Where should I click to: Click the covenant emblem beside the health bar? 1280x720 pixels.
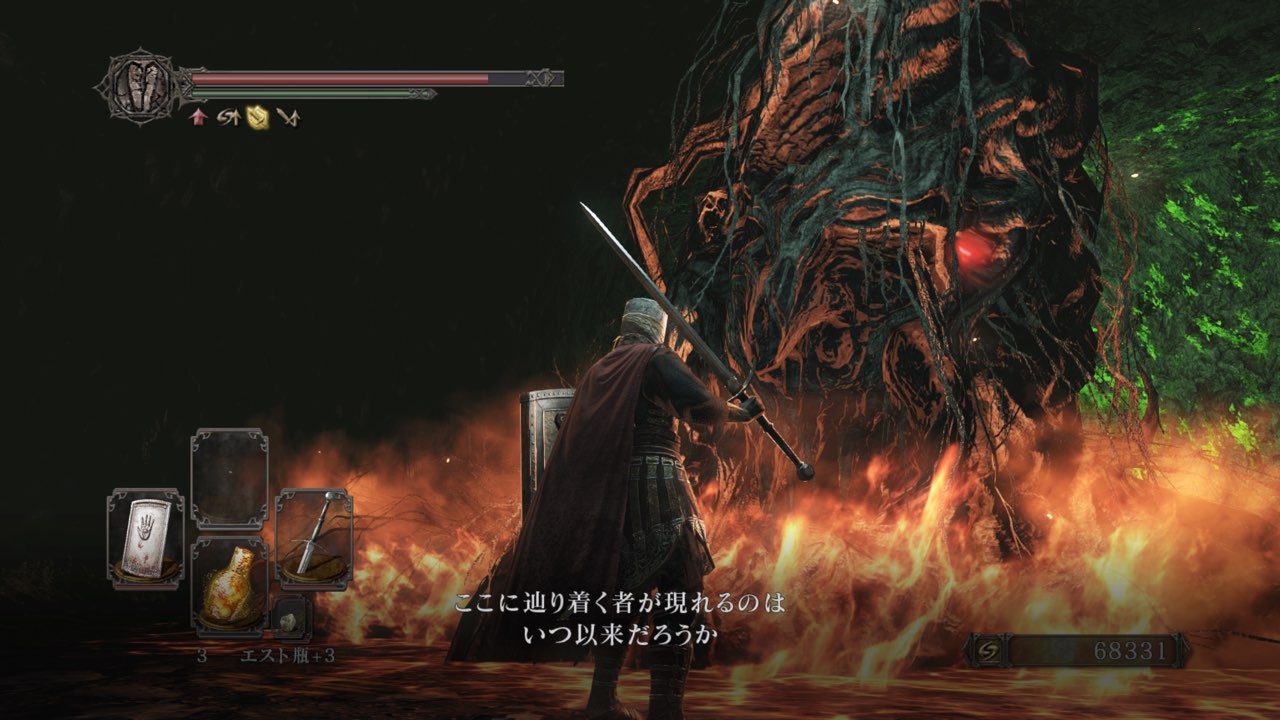[139, 87]
